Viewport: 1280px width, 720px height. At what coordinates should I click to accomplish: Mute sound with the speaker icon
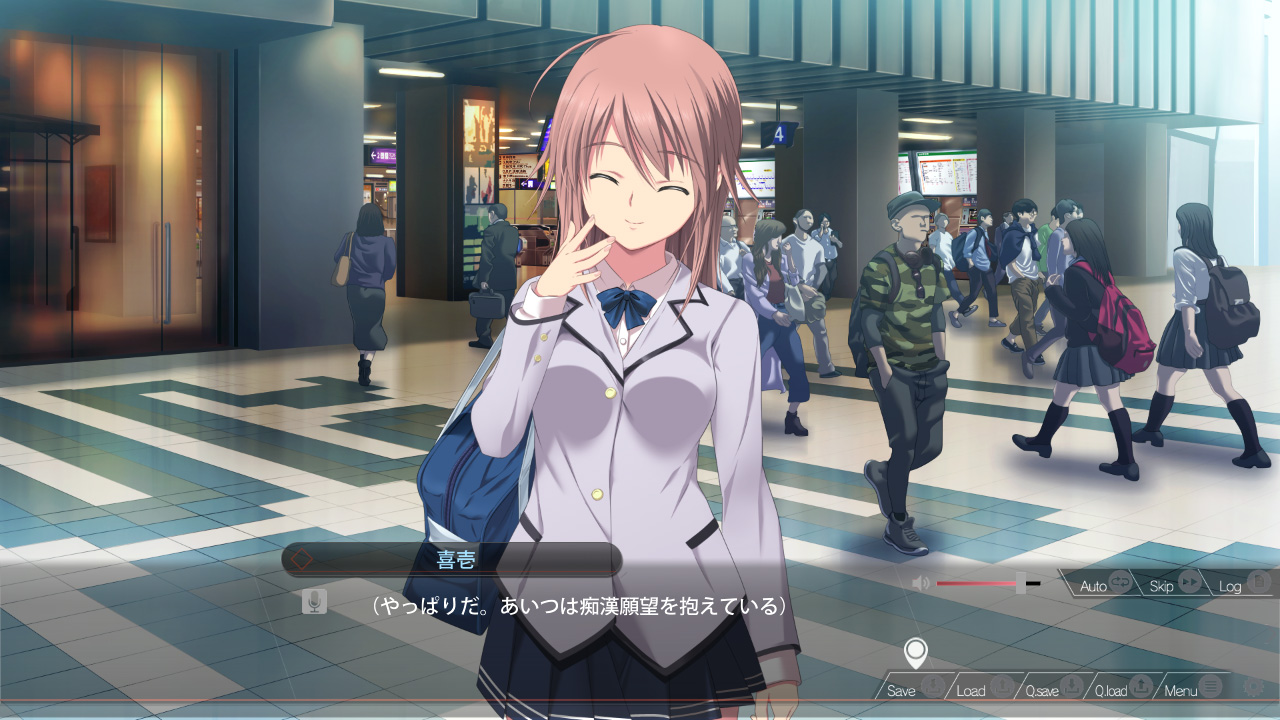(921, 583)
